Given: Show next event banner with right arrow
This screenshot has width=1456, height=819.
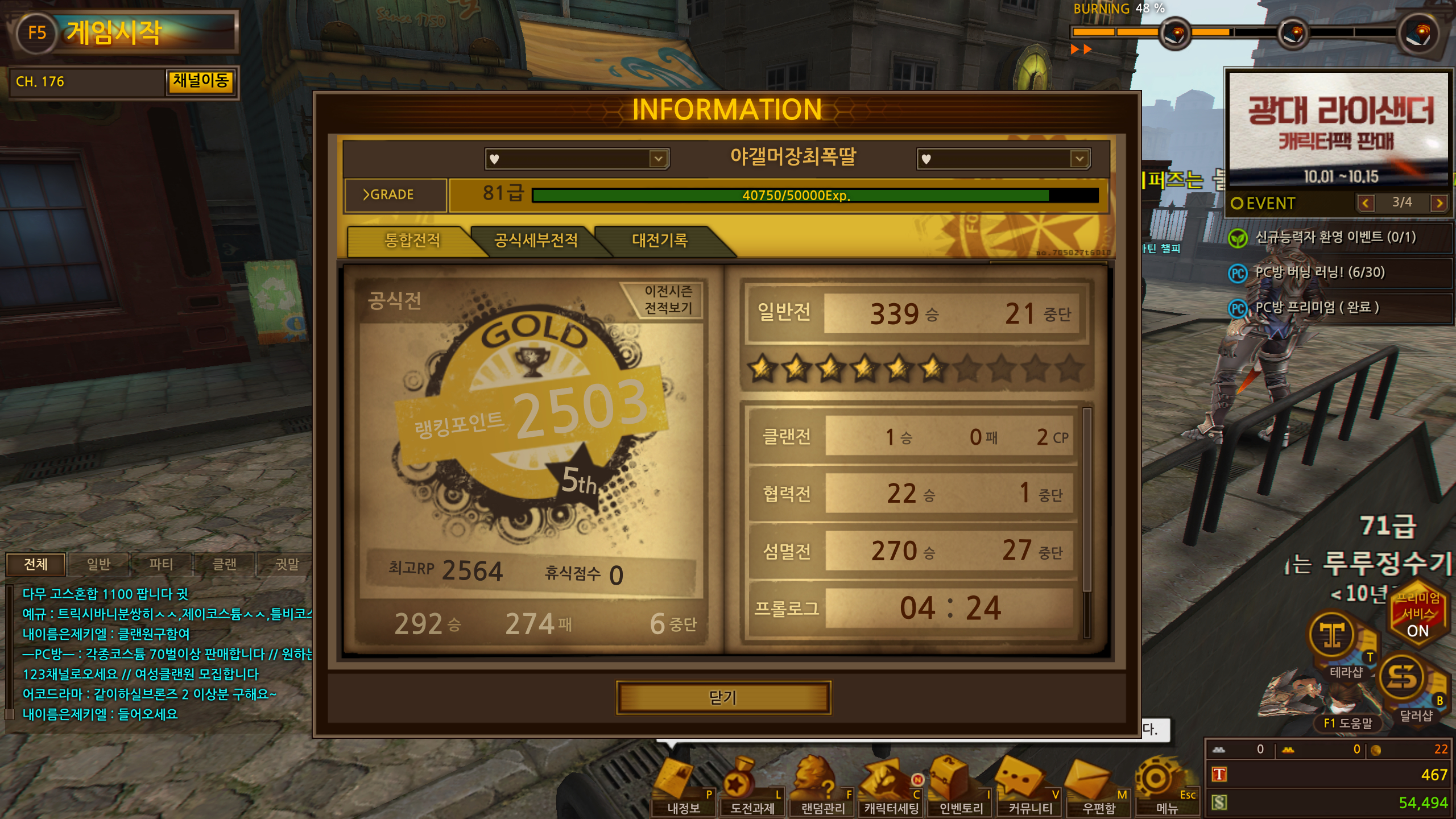Looking at the screenshot, I should pyautogui.click(x=1439, y=203).
